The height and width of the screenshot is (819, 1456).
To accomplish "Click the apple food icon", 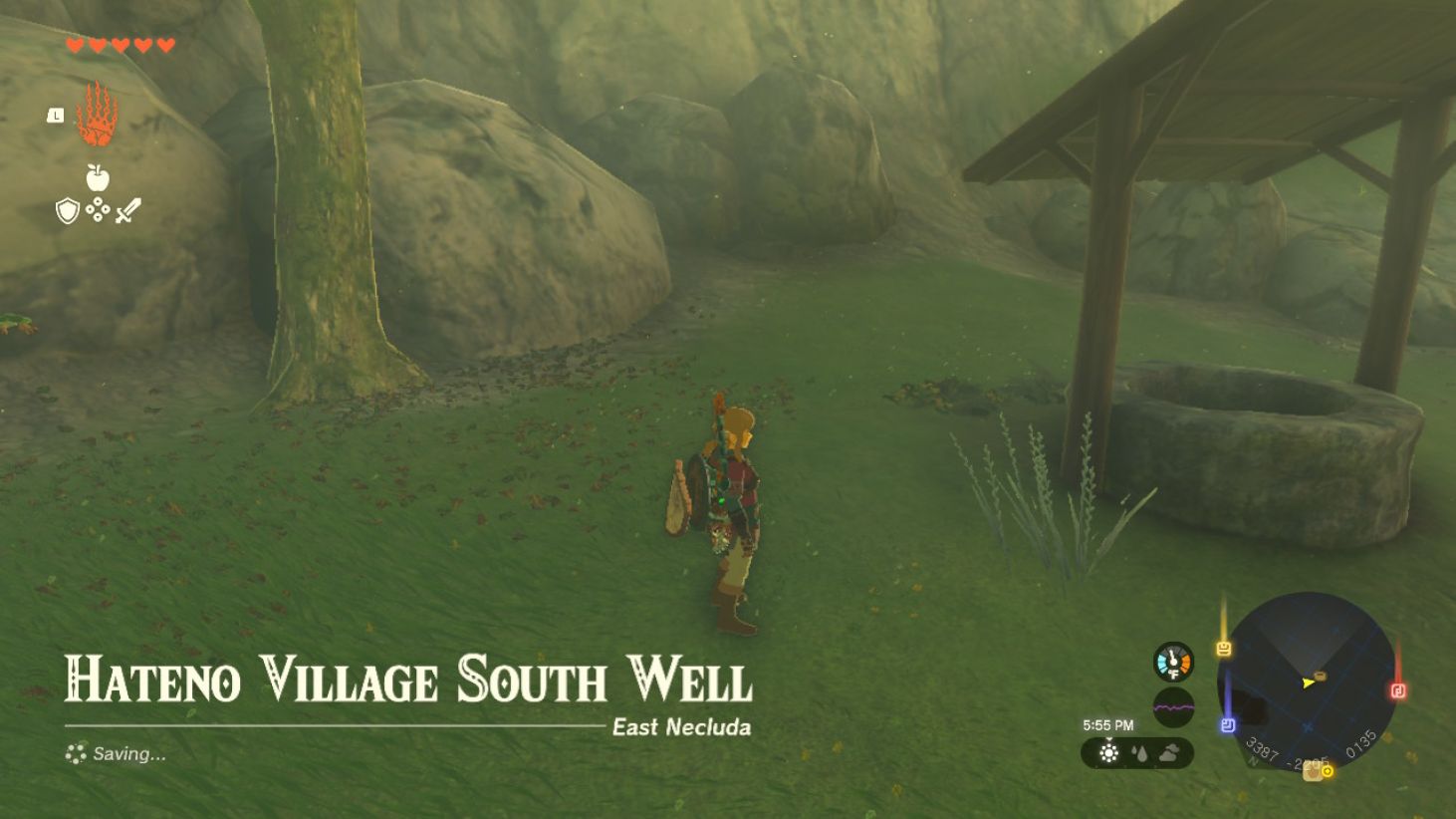I will [96, 180].
